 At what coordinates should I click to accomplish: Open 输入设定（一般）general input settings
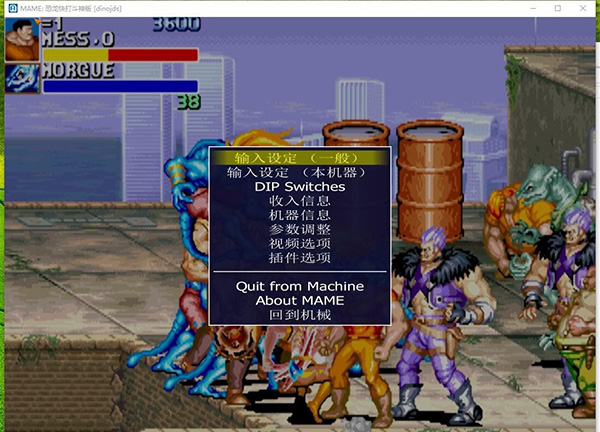[x=299, y=158]
